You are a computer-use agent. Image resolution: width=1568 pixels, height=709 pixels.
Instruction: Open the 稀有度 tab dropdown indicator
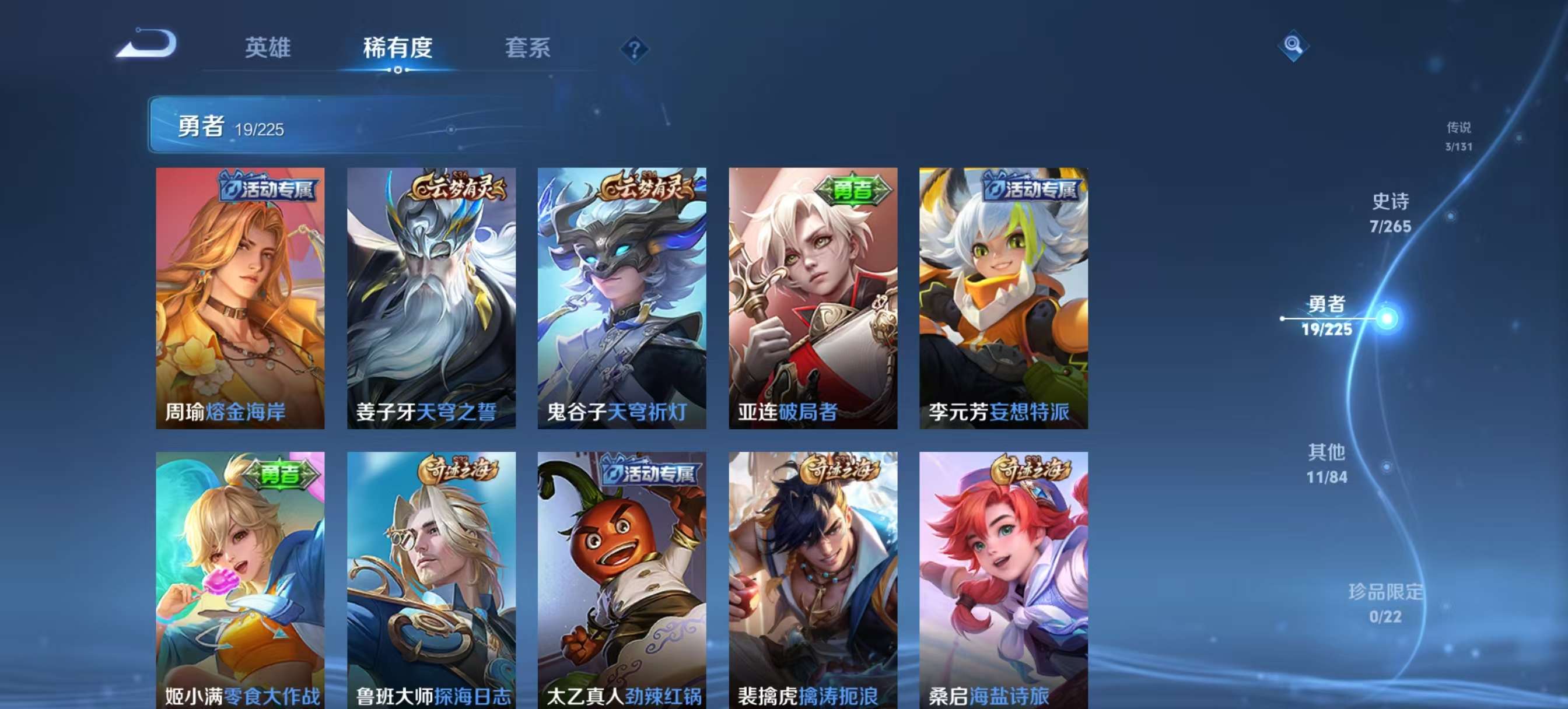click(x=398, y=71)
